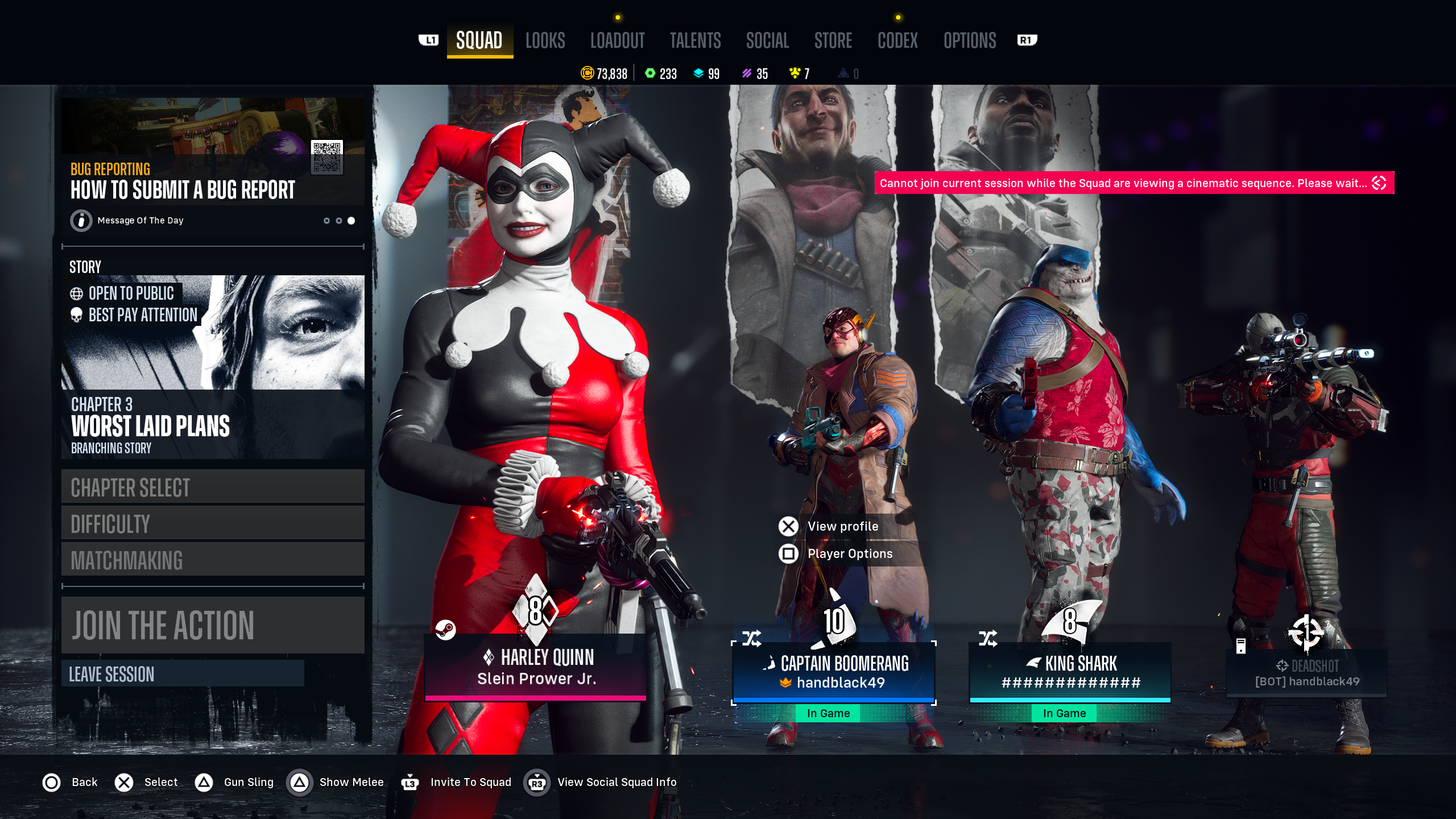Select the Social tab
This screenshot has height=819, width=1456.
[x=767, y=40]
